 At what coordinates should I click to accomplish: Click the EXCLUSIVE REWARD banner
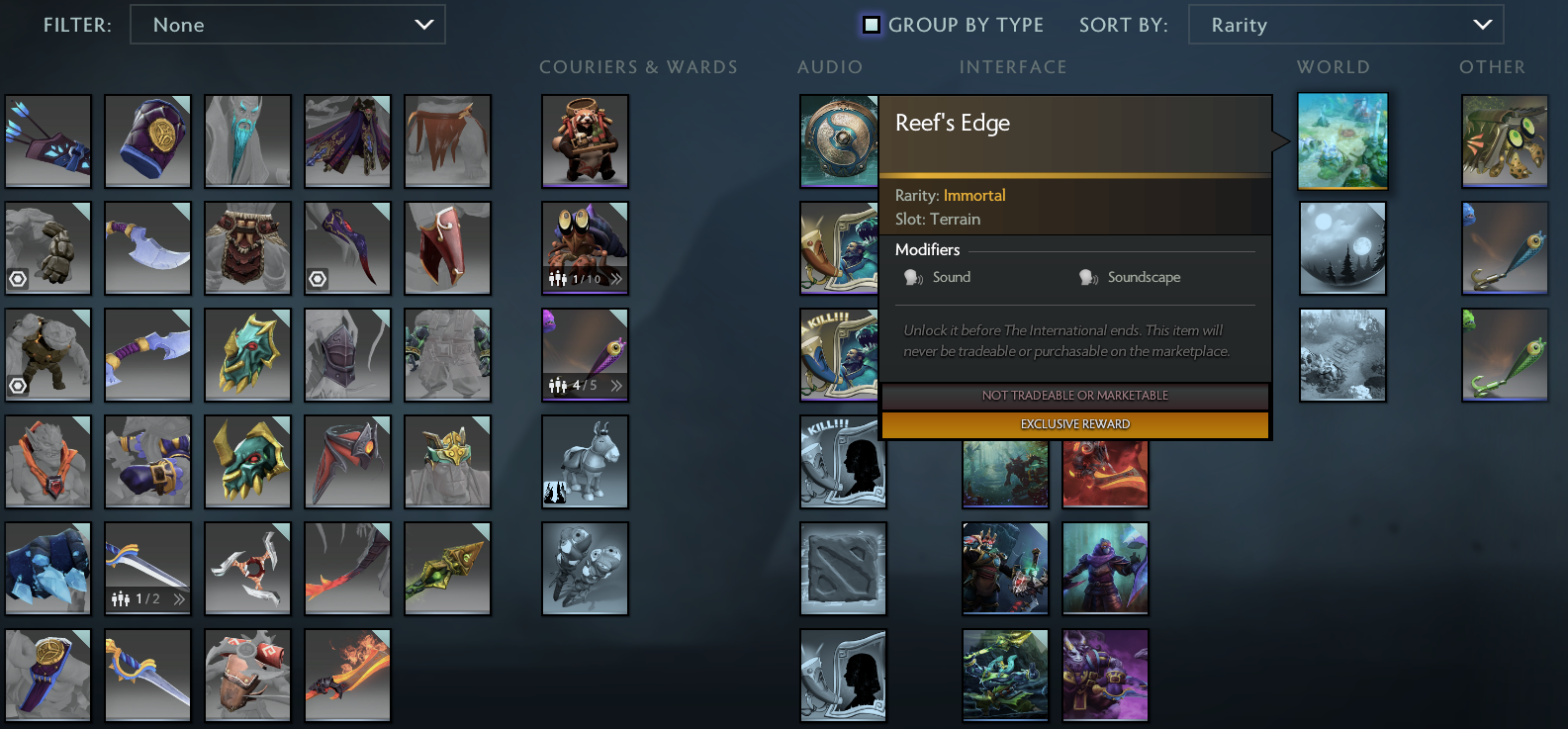(x=1074, y=423)
